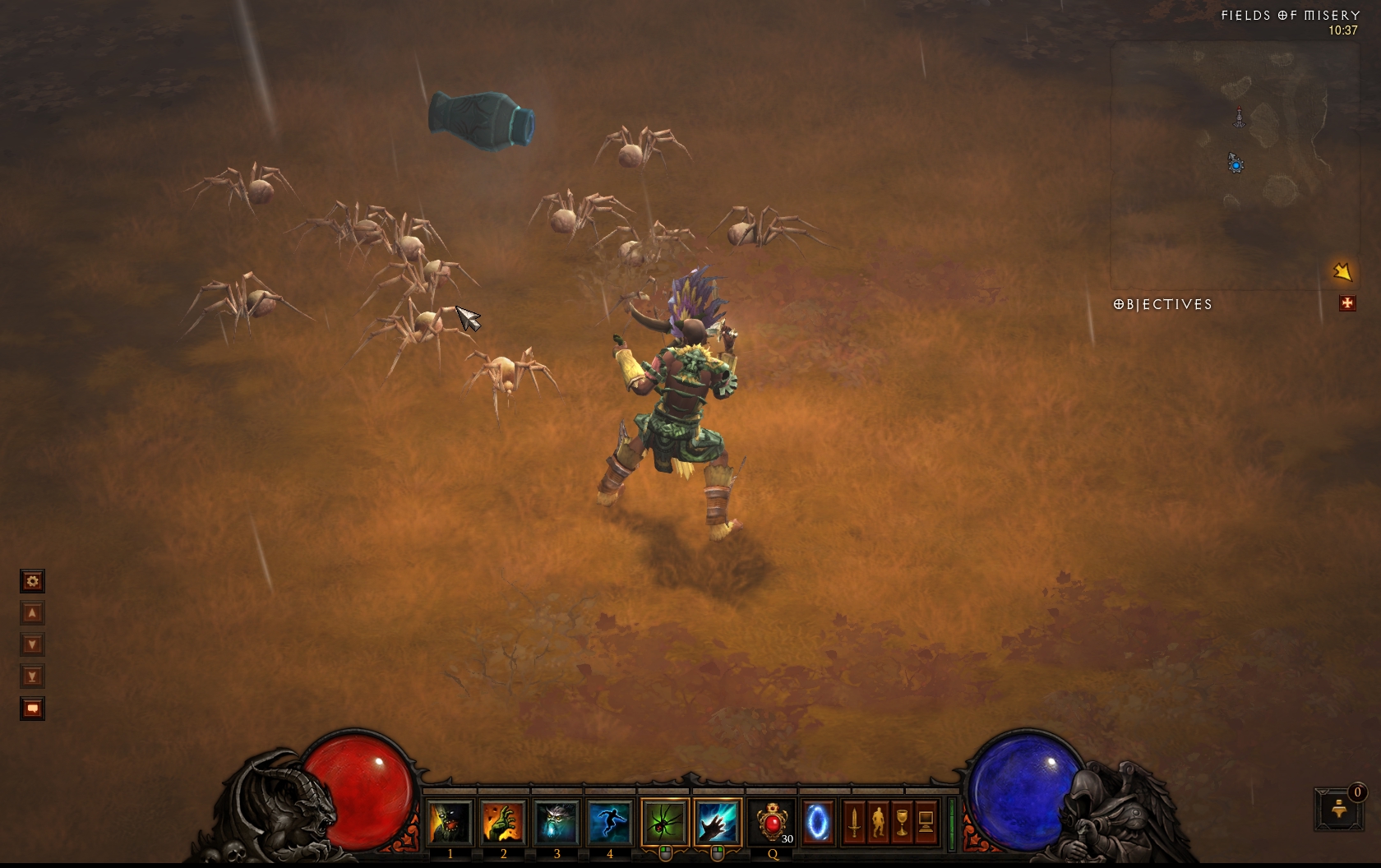
Task: Activate the zombie face skill in slot 1
Action: point(450,822)
